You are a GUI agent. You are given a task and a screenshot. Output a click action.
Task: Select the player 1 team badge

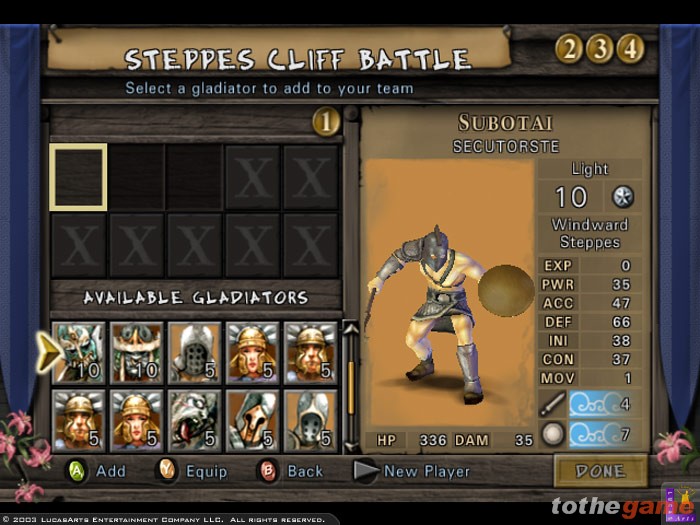(326, 122)
